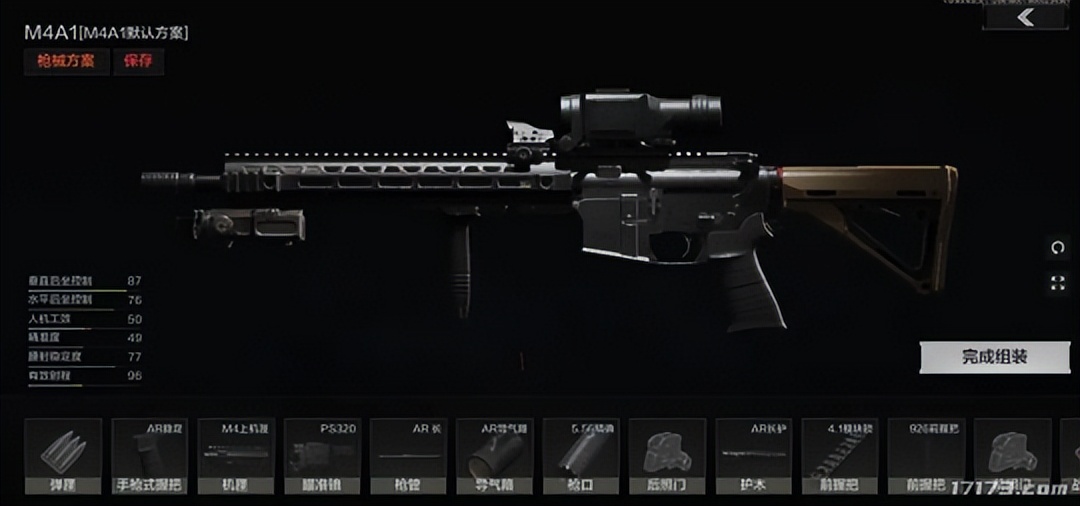Select the 瞄准镜 PS320 scope slot
Viewport: 1080px width, 506px height.
[321, 457]
